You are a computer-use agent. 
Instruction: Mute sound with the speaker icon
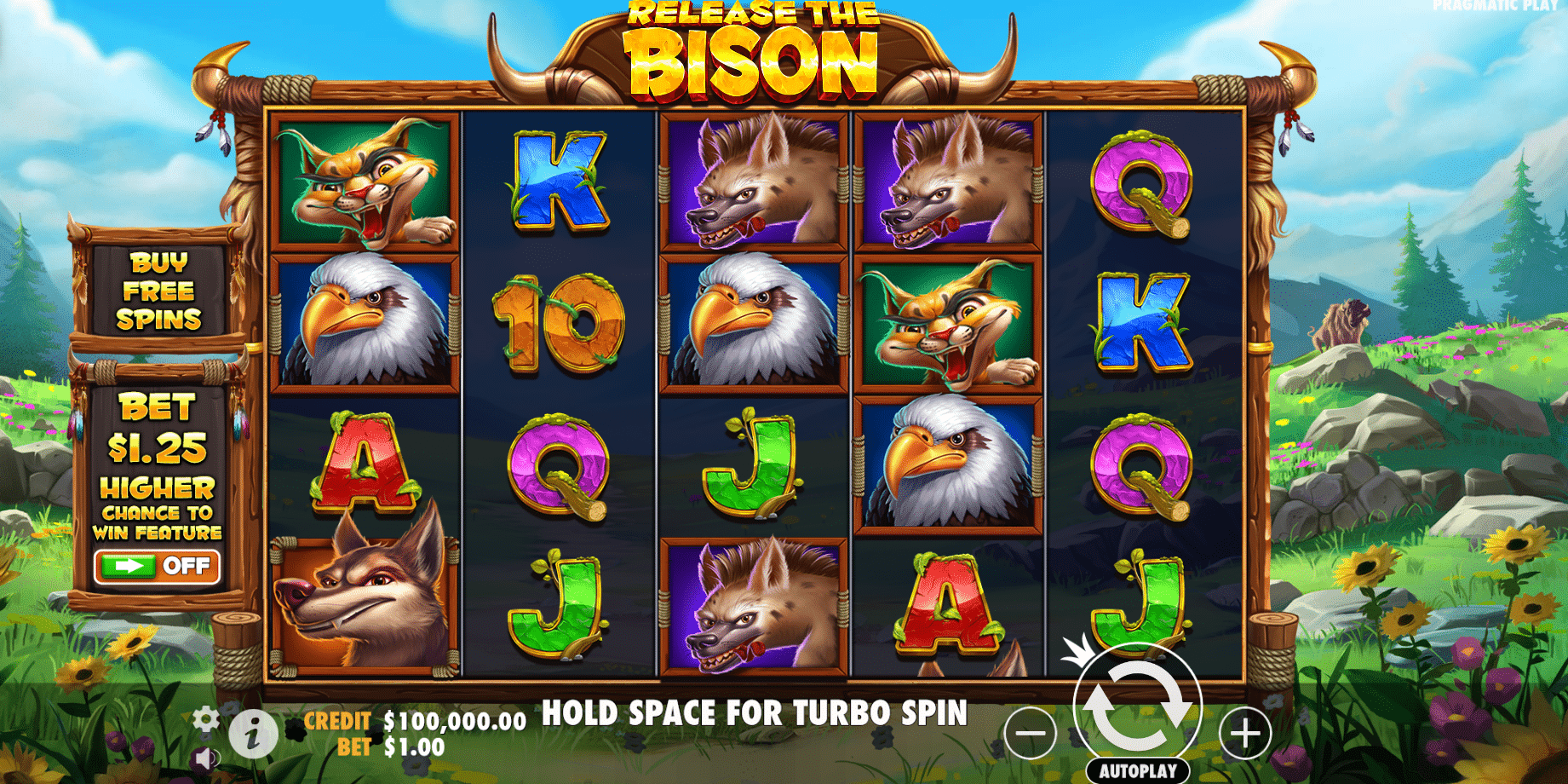tap(205, 758)
